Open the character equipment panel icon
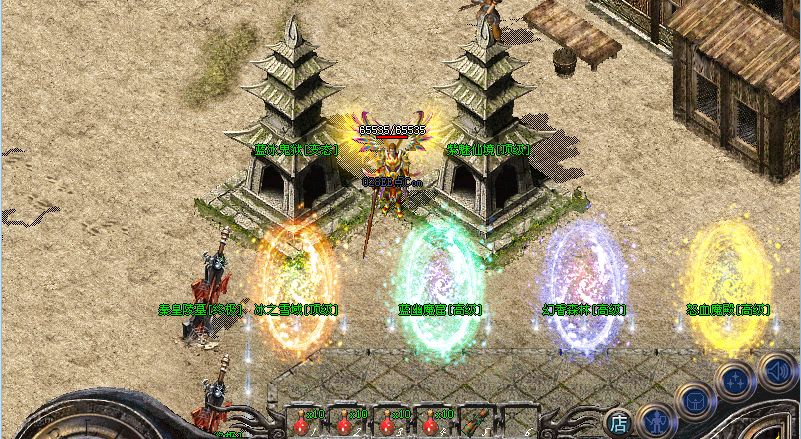Image resolution: width=801 pixels, height=439 pixels. (654, 420)
